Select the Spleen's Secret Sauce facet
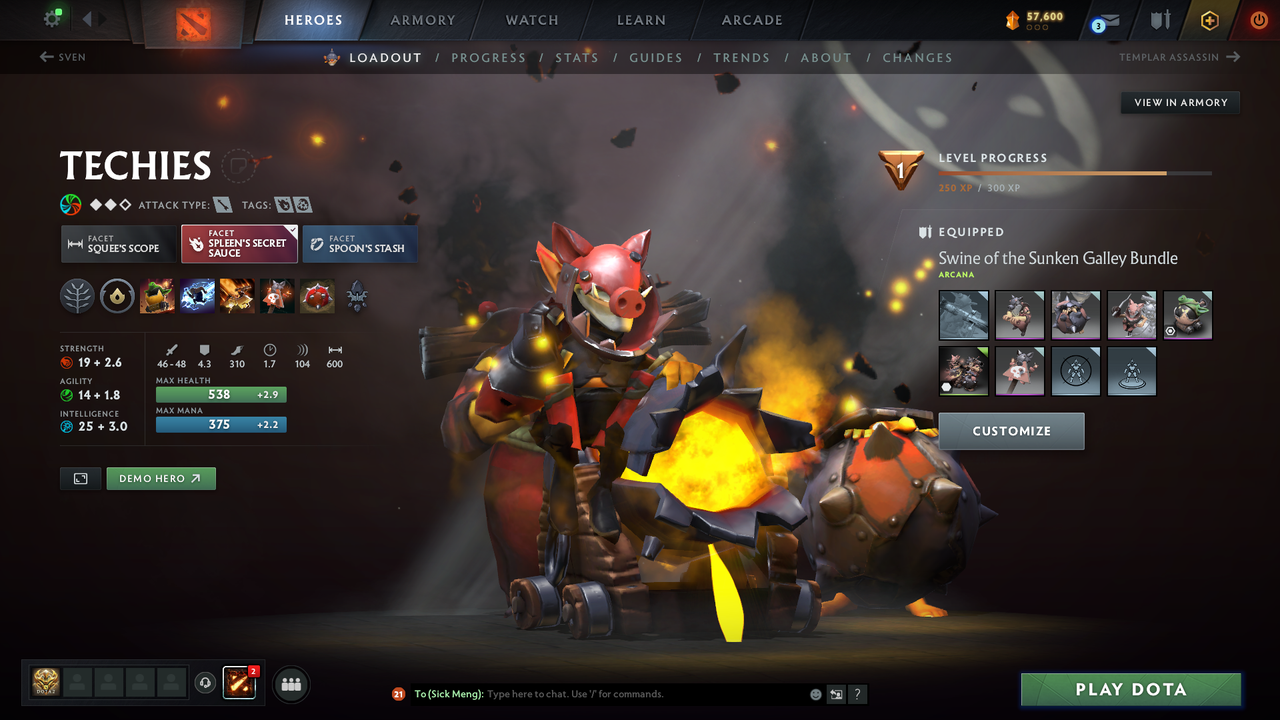The height and width of the screenshot is (720, 1280). tap(239, 243)
